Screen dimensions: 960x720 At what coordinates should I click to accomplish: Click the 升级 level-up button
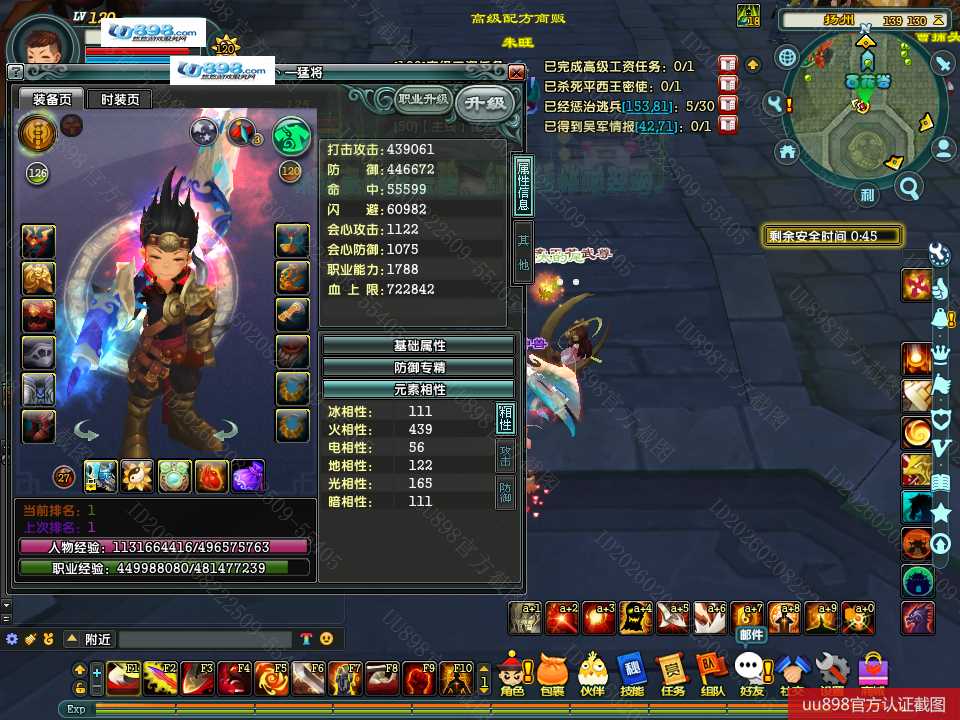click(x=485, y=103)
